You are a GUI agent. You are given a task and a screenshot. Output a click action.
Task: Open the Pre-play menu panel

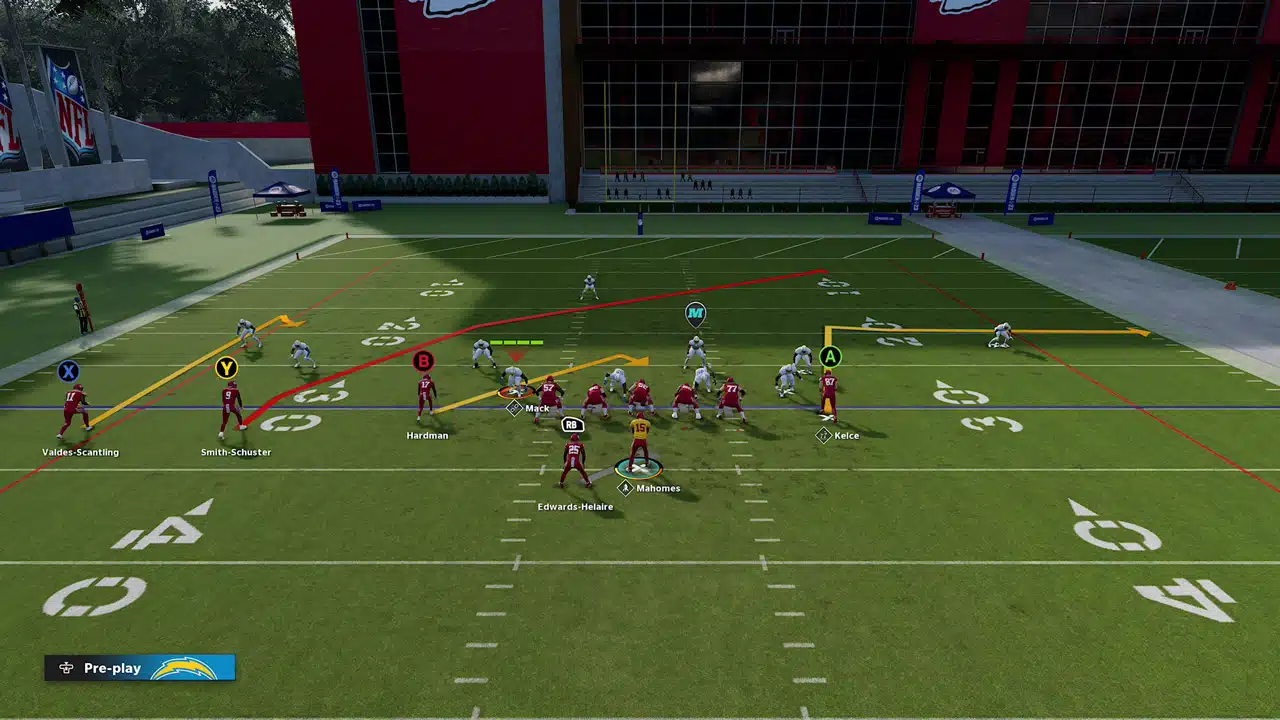coord(139,668)
